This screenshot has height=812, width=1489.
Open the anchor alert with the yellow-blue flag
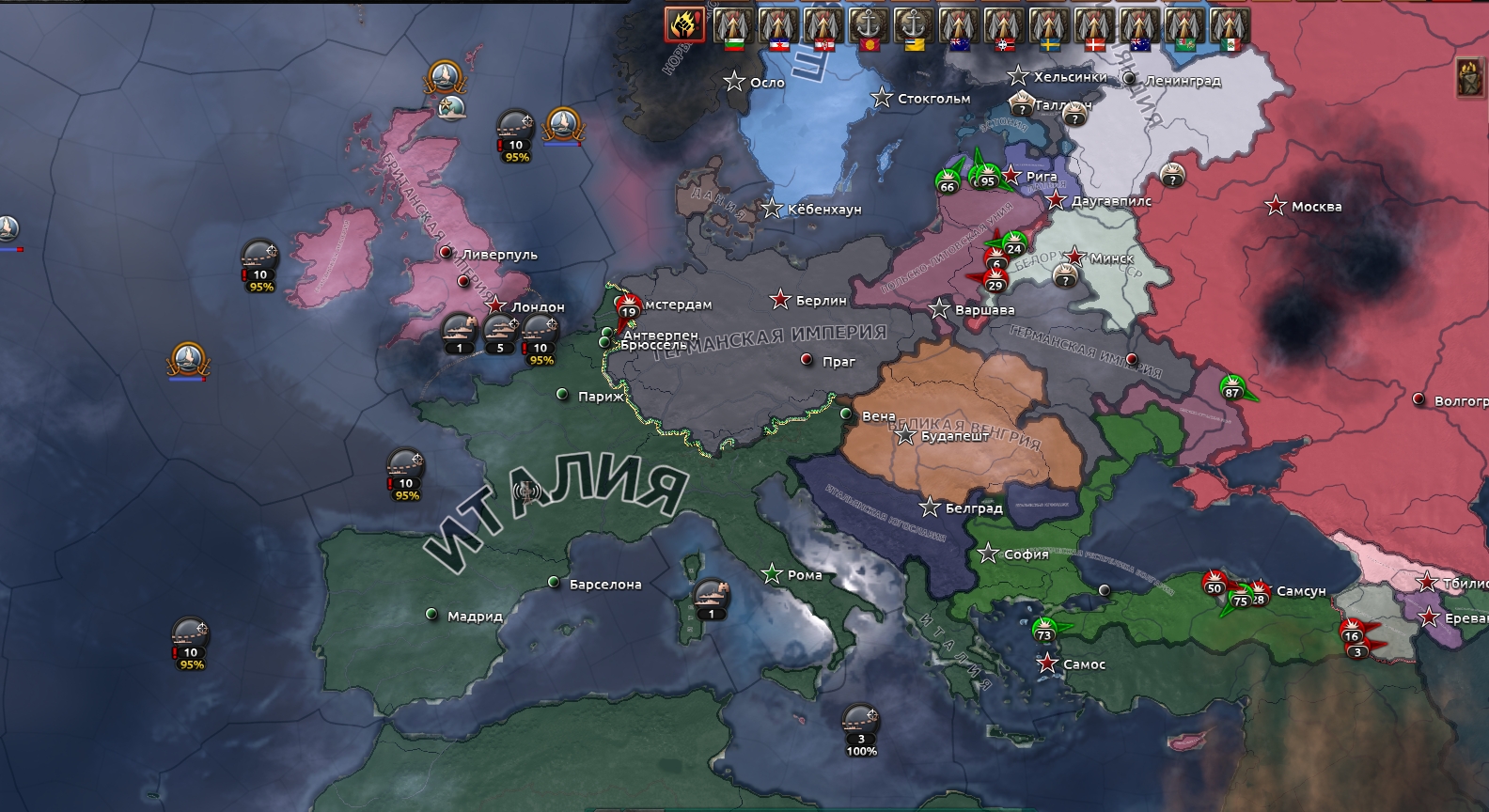tap(912, 26)
